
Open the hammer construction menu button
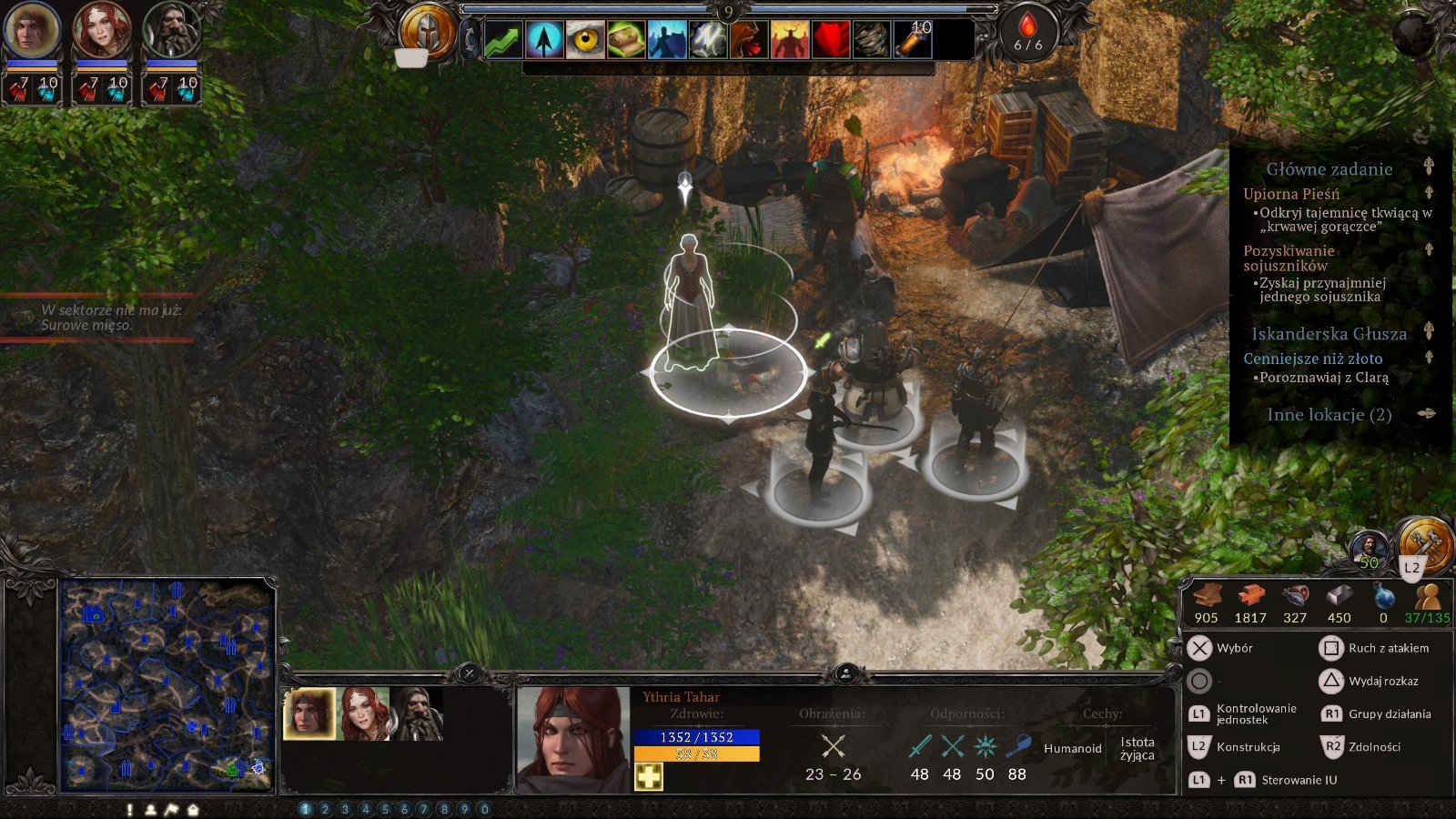(x=1425, y=542)
